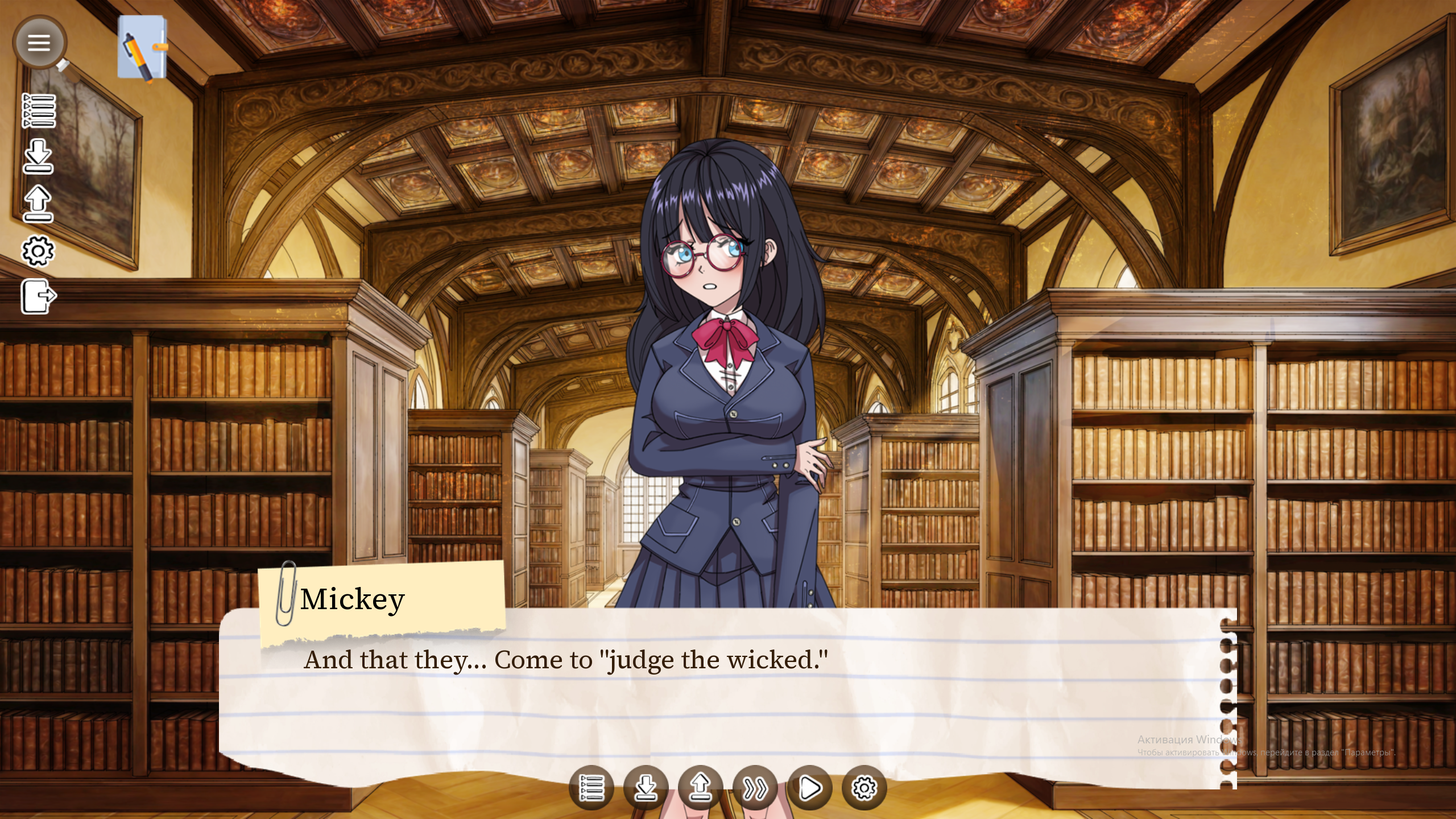Save game from the bottom quick menu
This screenshot has height=819, width=1456.
pyautogui.click(x=647, y=788)
